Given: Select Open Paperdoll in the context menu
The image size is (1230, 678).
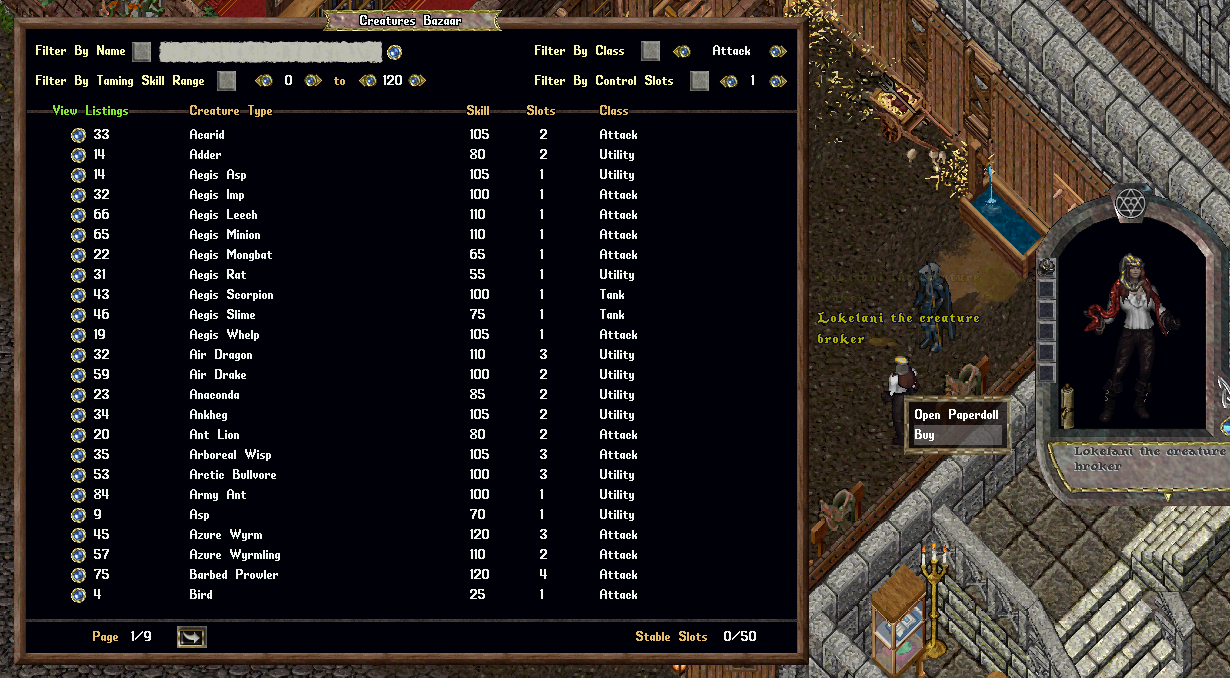Looking at the screenshot, I should point(956,415).
